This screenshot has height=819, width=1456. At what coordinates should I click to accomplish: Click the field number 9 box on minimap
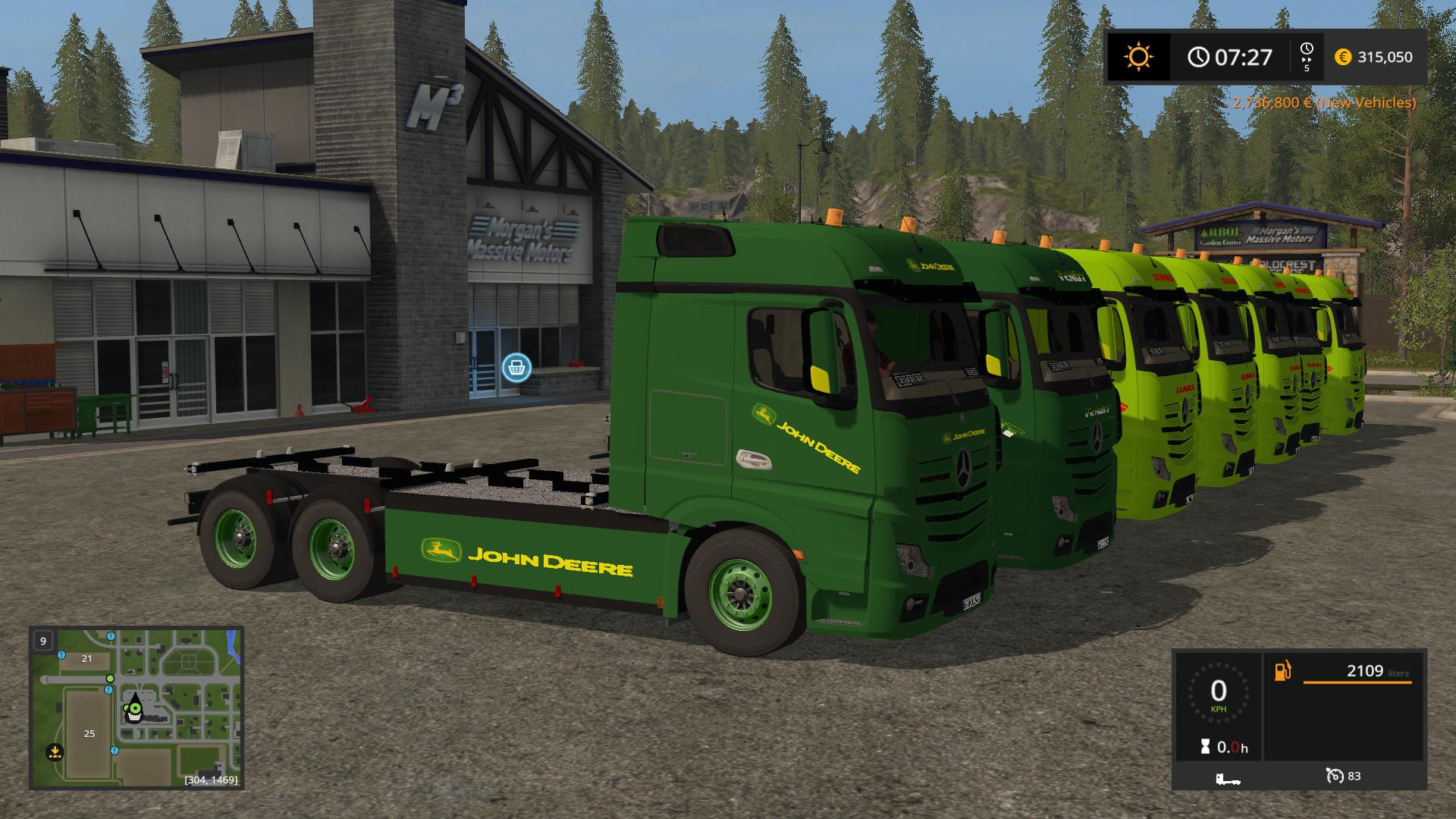[x=43, y=642]
